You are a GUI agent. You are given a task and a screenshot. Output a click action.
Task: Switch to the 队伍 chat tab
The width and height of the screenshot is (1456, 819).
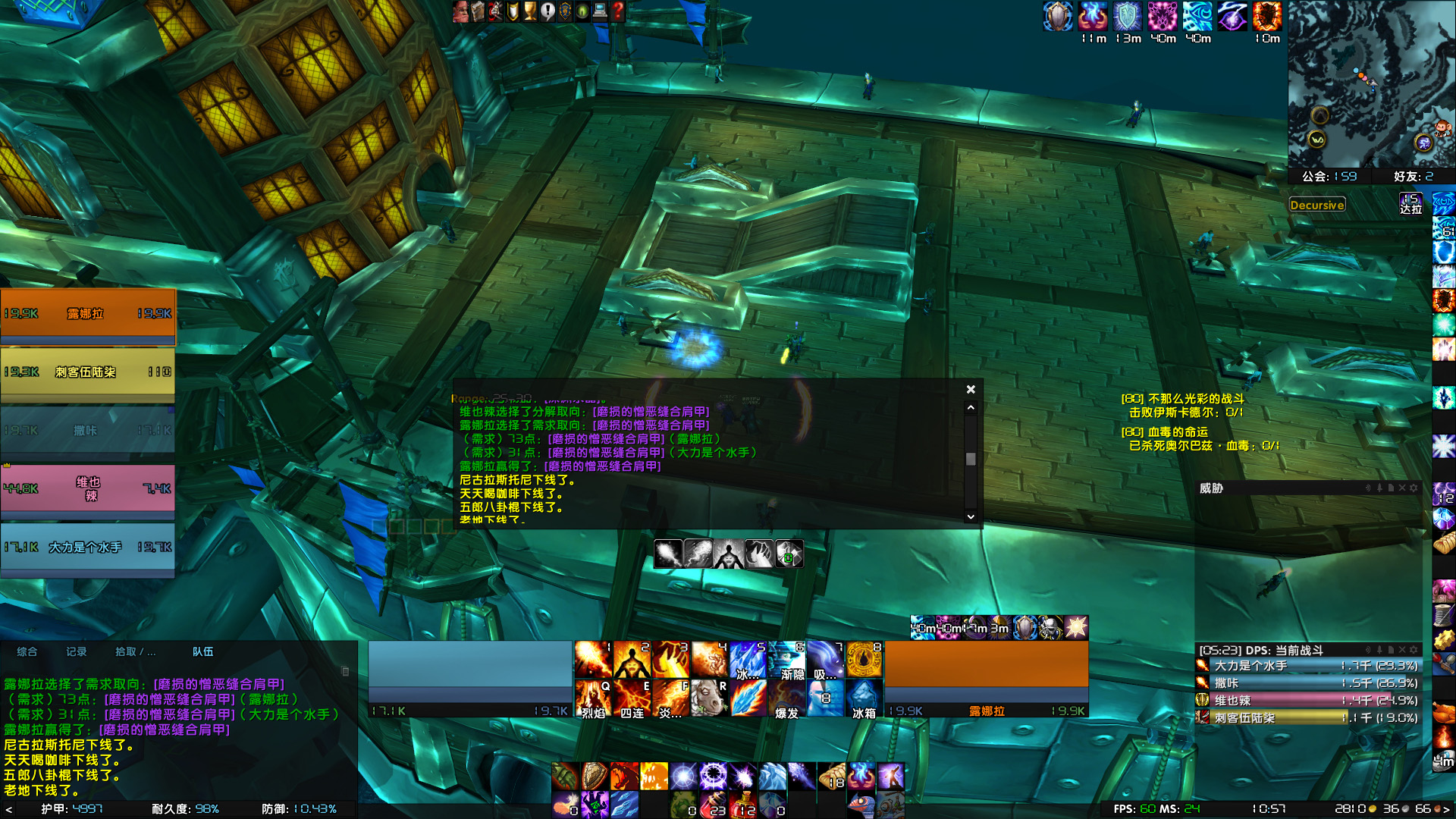[x=202, y=651]
